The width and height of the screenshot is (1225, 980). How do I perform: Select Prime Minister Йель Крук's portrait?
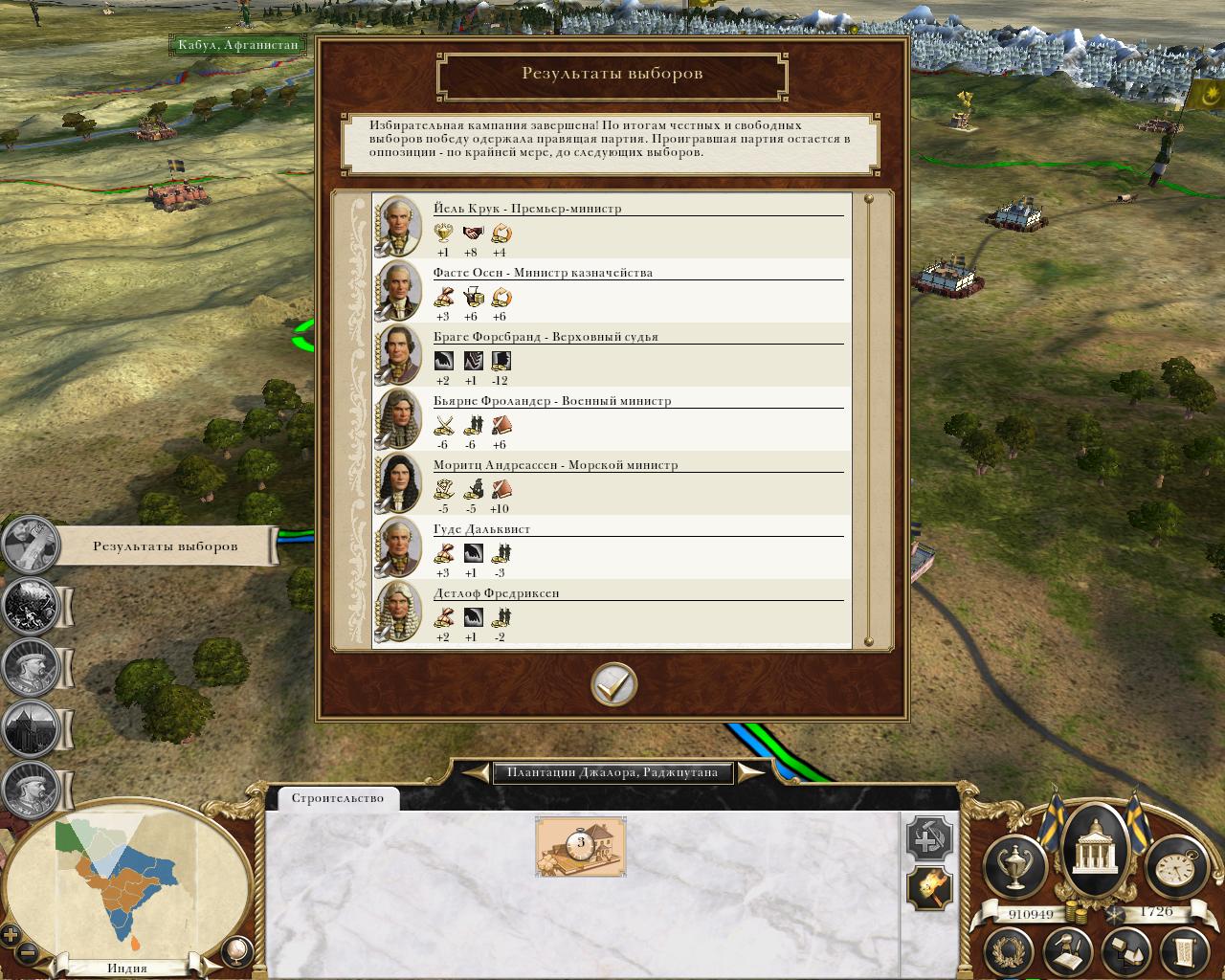point(398,227)
